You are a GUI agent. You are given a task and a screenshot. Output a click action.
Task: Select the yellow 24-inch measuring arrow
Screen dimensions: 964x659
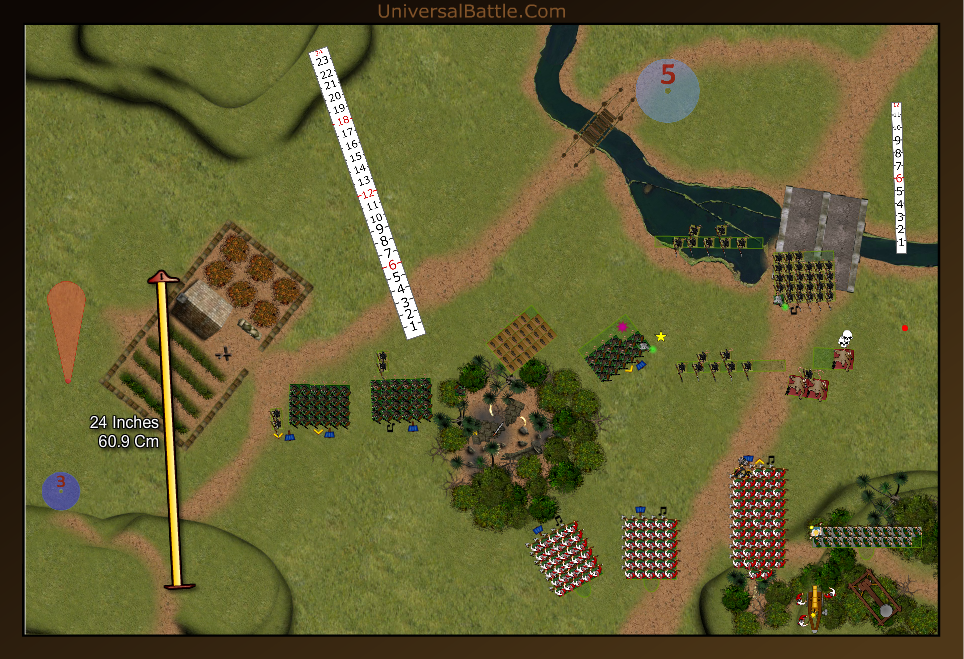click(x=169, y=430)
